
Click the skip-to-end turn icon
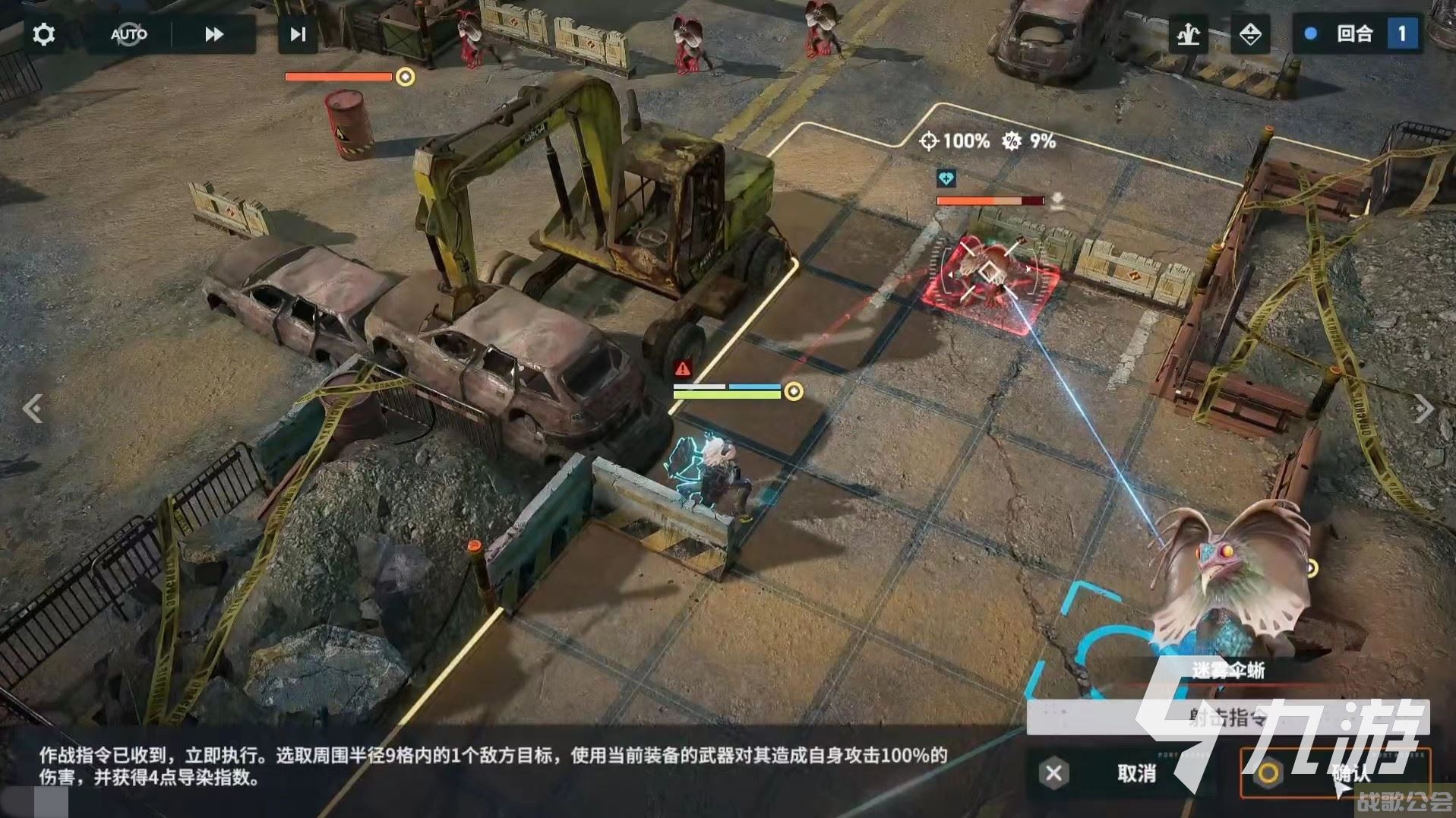296,33
